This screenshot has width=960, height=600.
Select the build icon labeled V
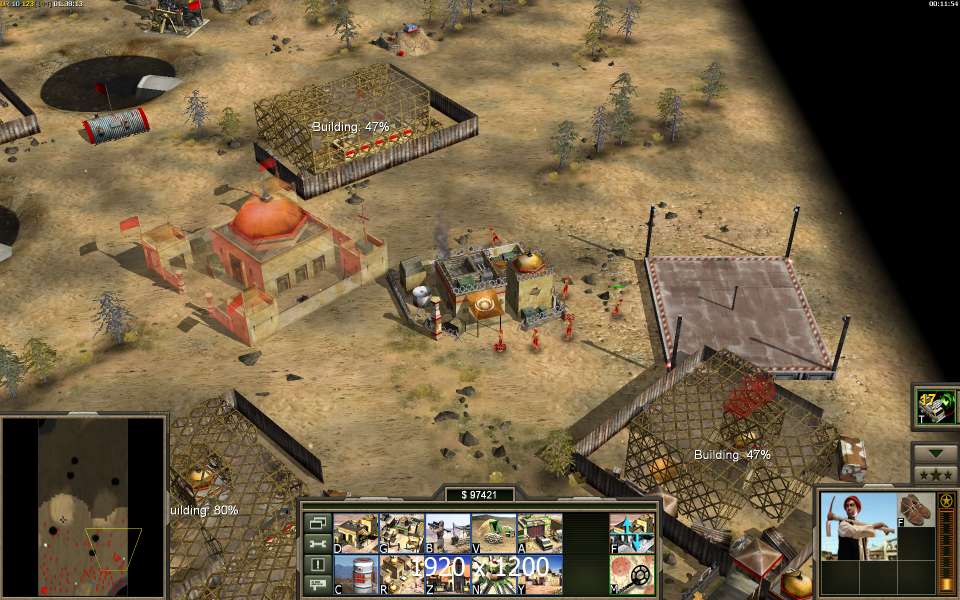tap(493, 533)
